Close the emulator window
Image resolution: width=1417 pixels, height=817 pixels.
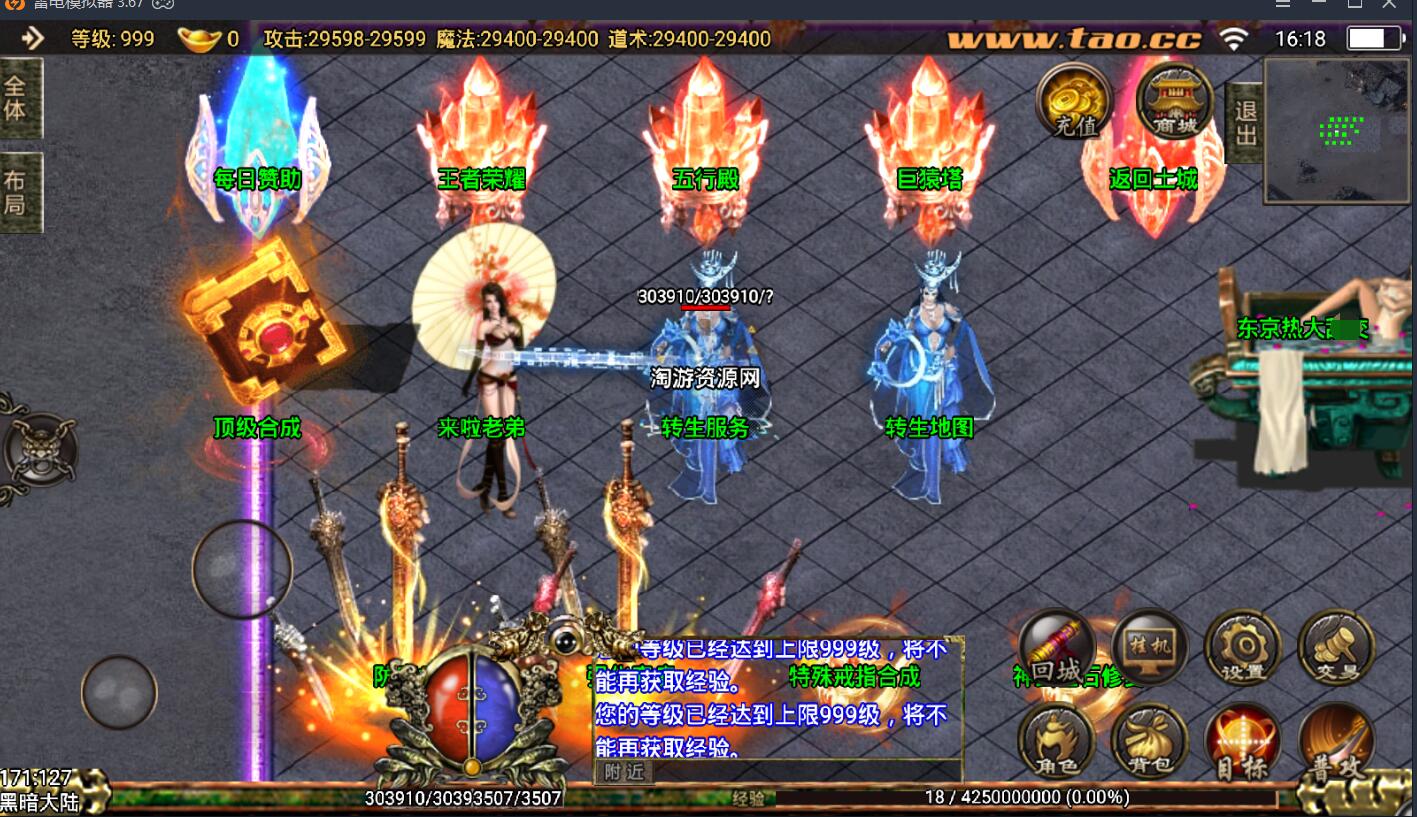click(1389, 4)
